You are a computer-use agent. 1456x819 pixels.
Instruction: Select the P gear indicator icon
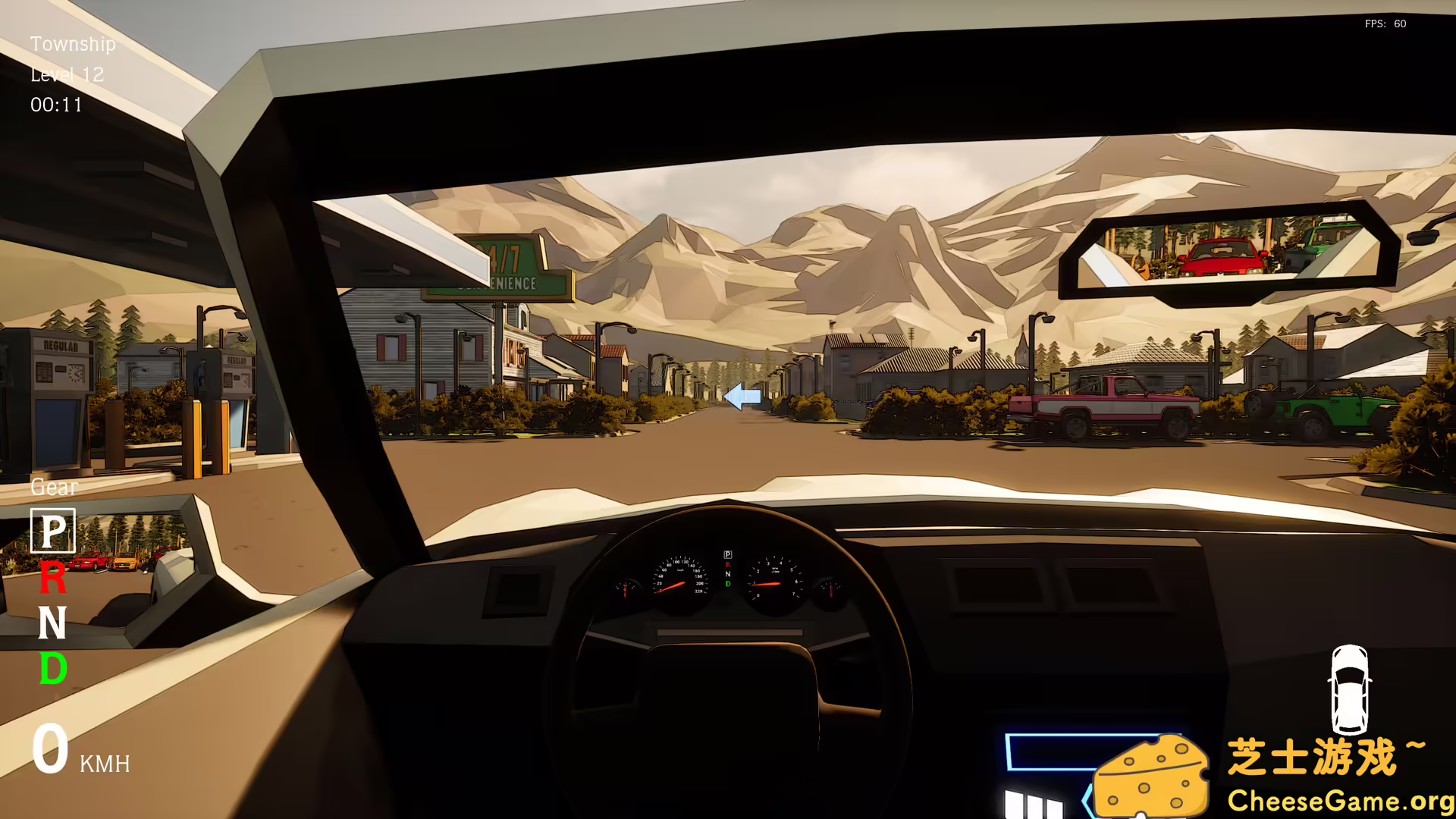coord(52,529)
